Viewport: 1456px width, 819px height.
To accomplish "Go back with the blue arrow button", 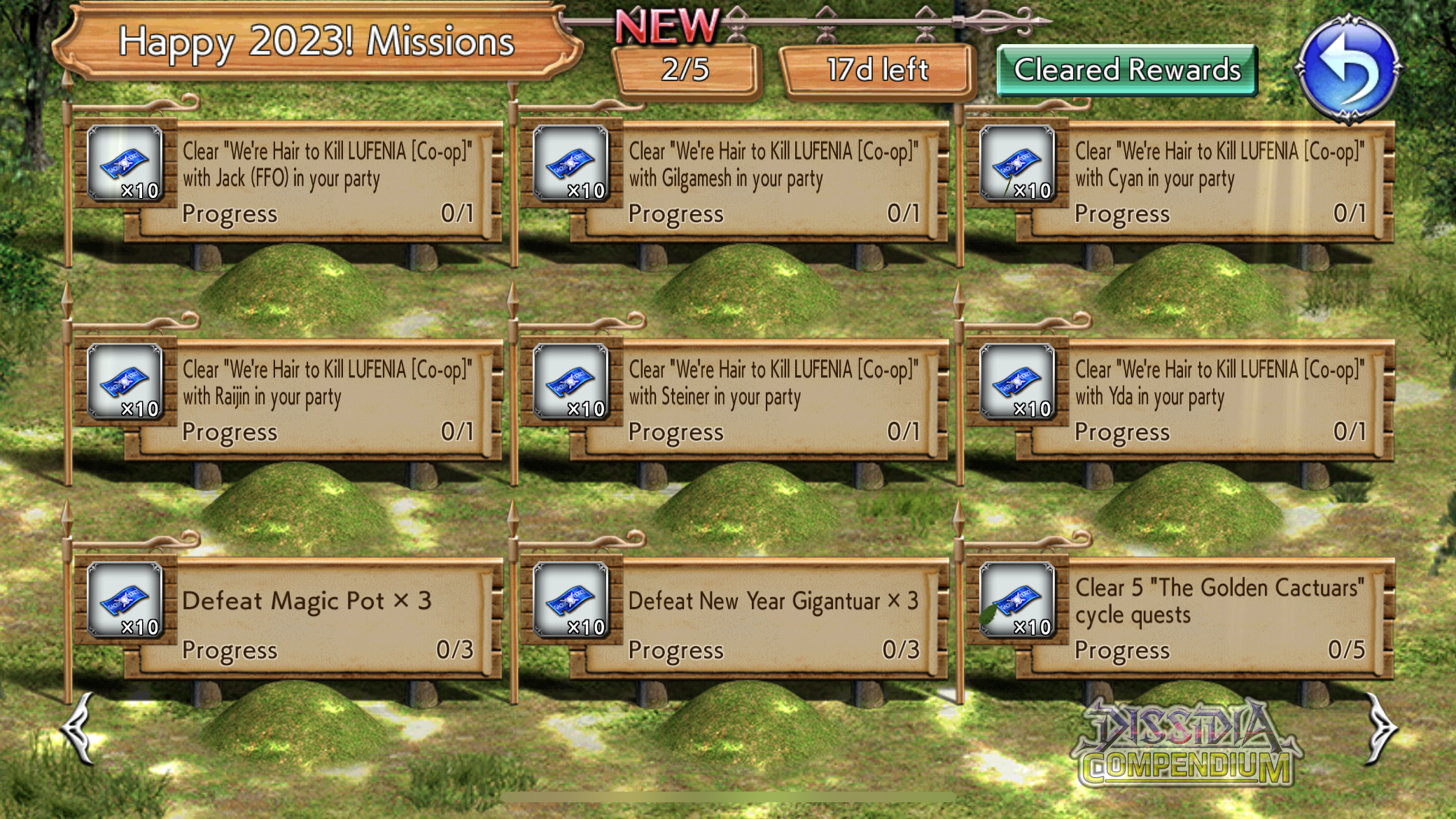I will (1349, 69).
